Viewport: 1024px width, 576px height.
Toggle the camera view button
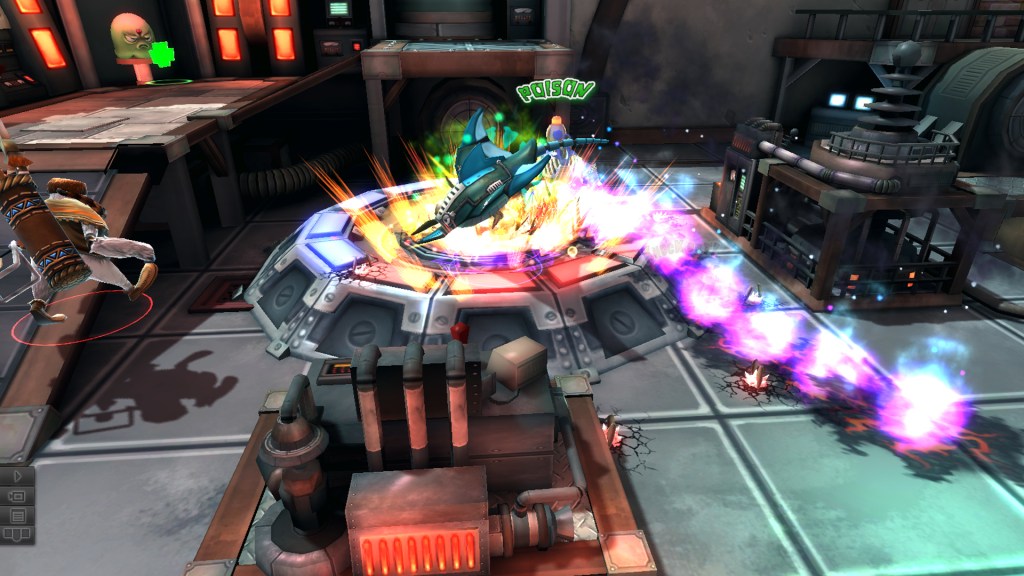coord(17,496)
